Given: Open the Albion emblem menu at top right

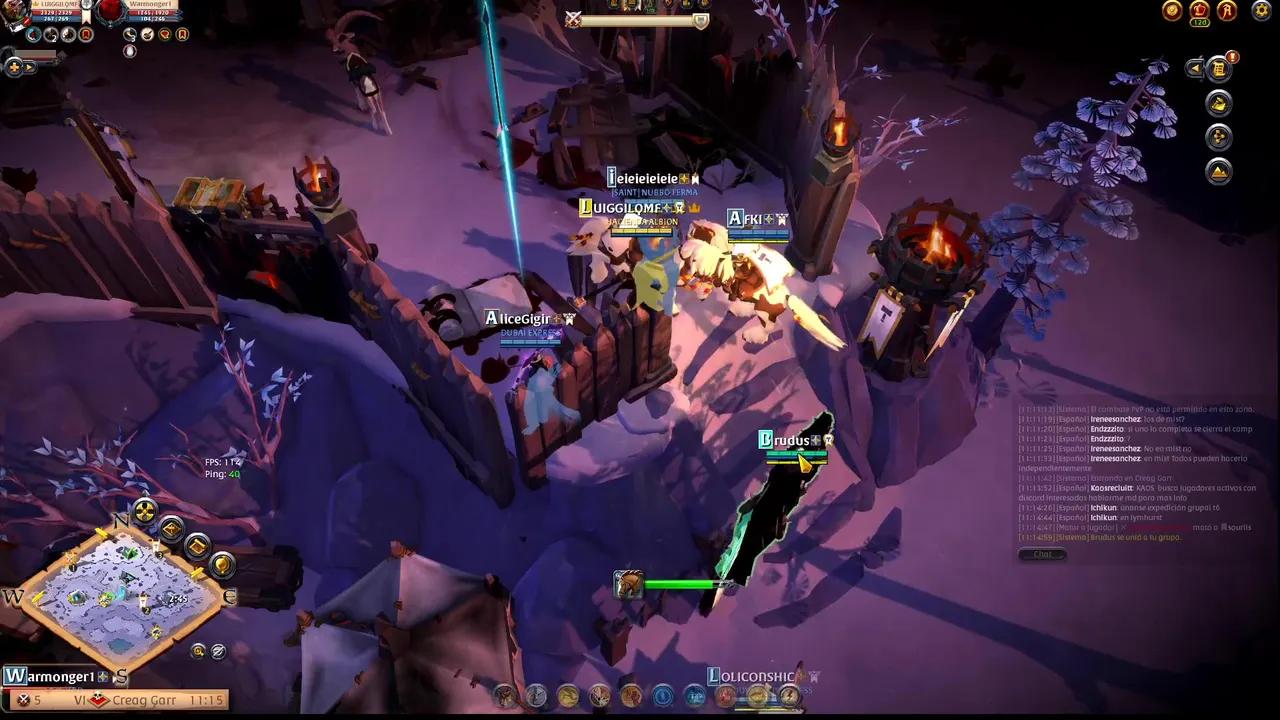Looking at the screenshot, I should point(1227,10).
